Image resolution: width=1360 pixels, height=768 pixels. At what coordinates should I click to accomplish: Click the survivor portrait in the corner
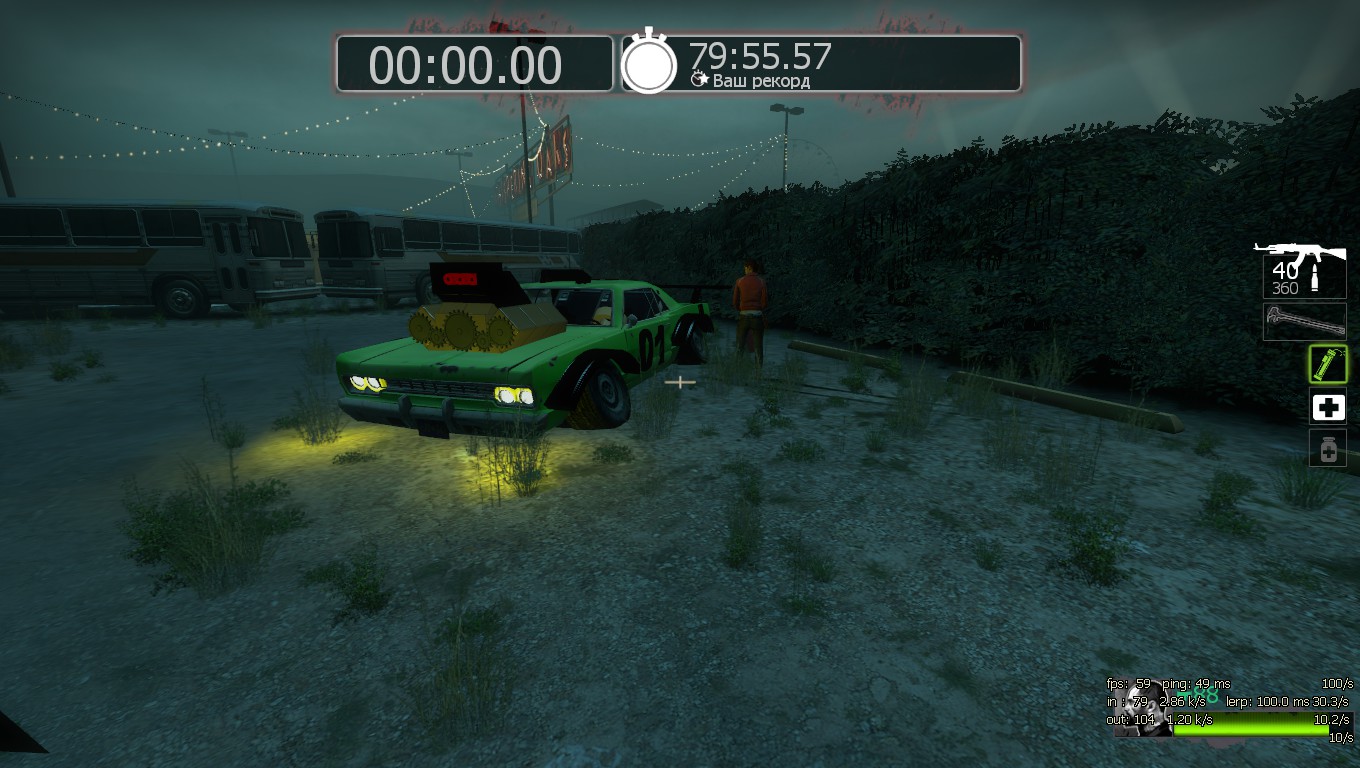(x=1142, y=710)
